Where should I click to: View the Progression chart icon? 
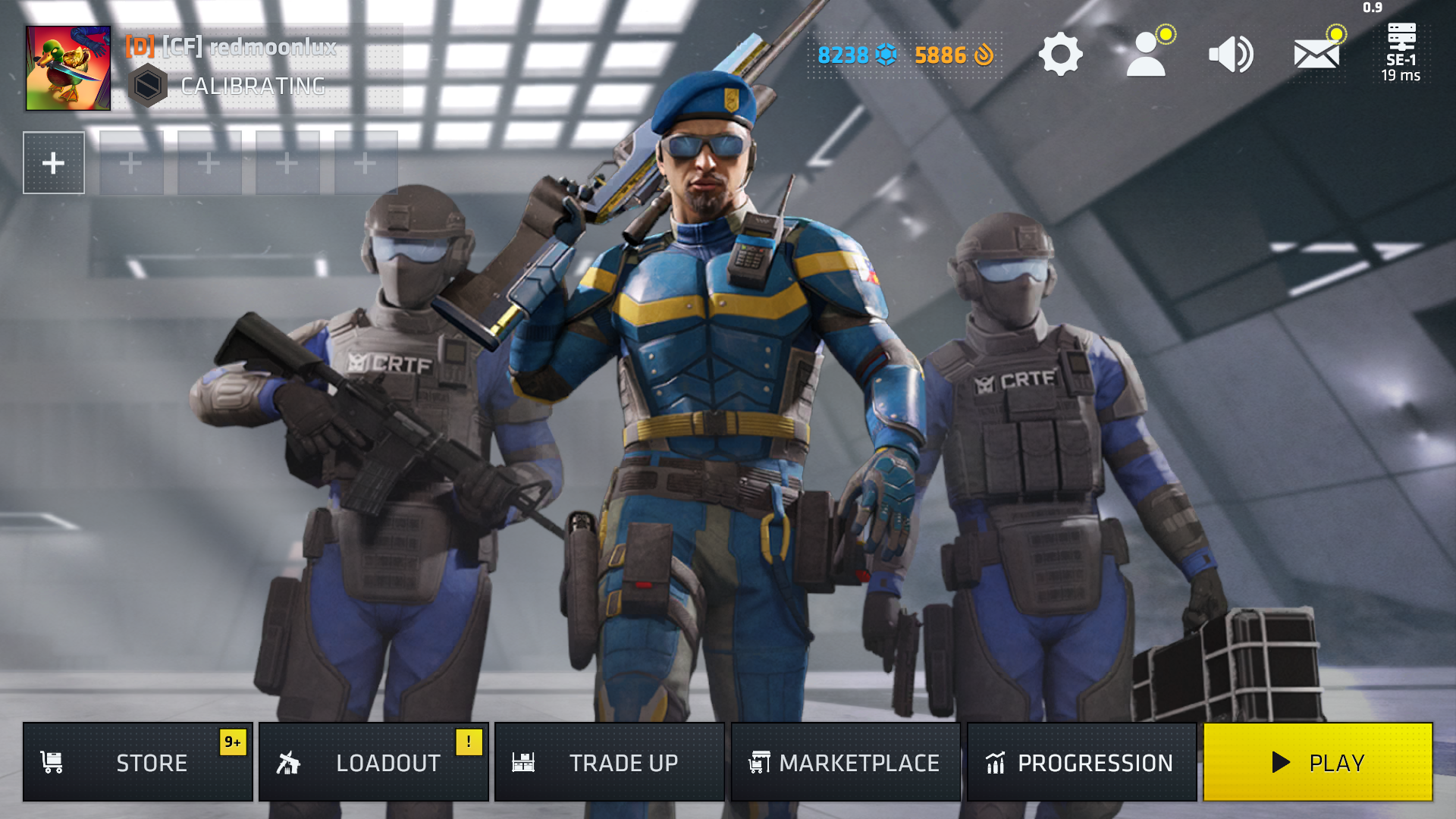(x=995, y=763)
